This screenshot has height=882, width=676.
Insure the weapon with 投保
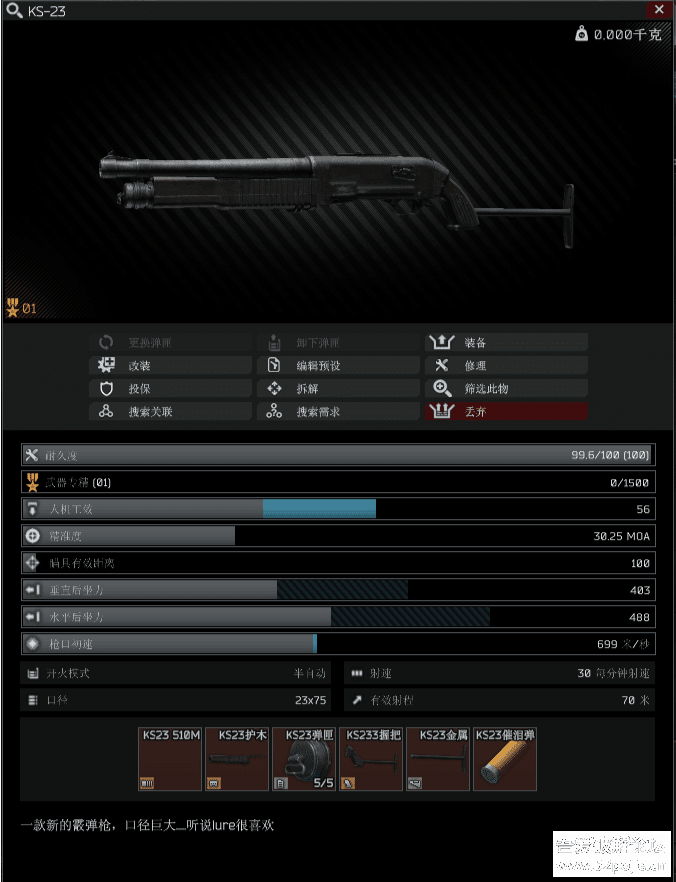(x=170, y=388)
